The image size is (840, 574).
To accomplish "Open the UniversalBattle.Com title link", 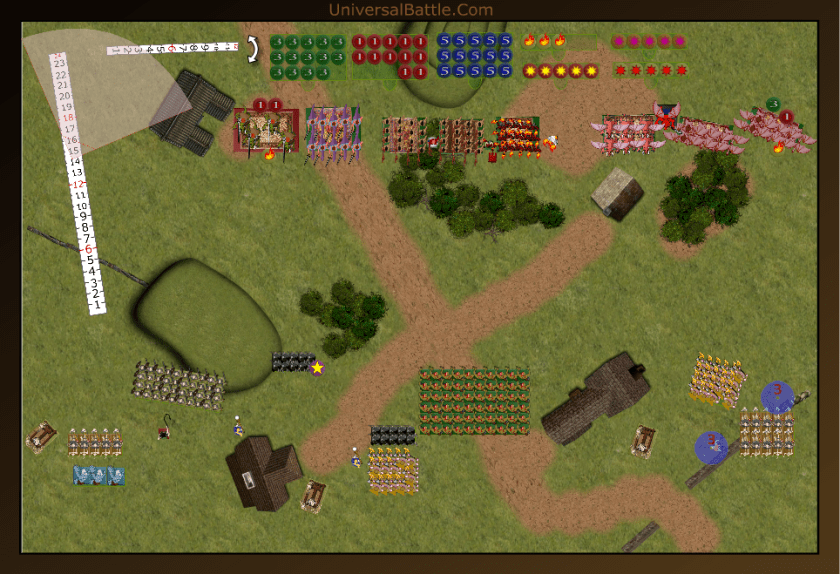I will pyautogui.click(x=410, y=10).
